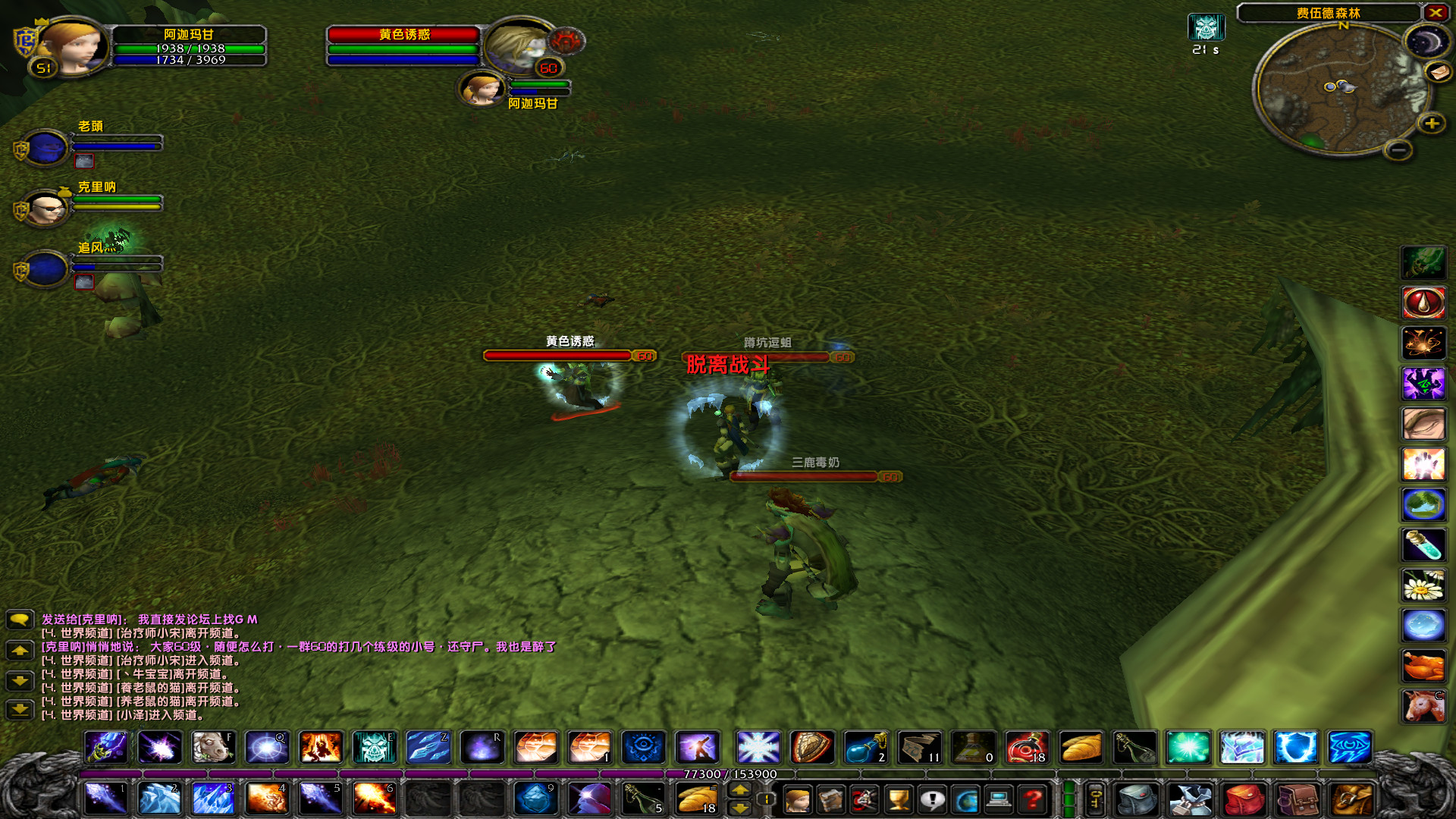Screen dimensions: 1456x819
Task: Cast the snowflake frost spell on action bar
Action: click(758, 748)
